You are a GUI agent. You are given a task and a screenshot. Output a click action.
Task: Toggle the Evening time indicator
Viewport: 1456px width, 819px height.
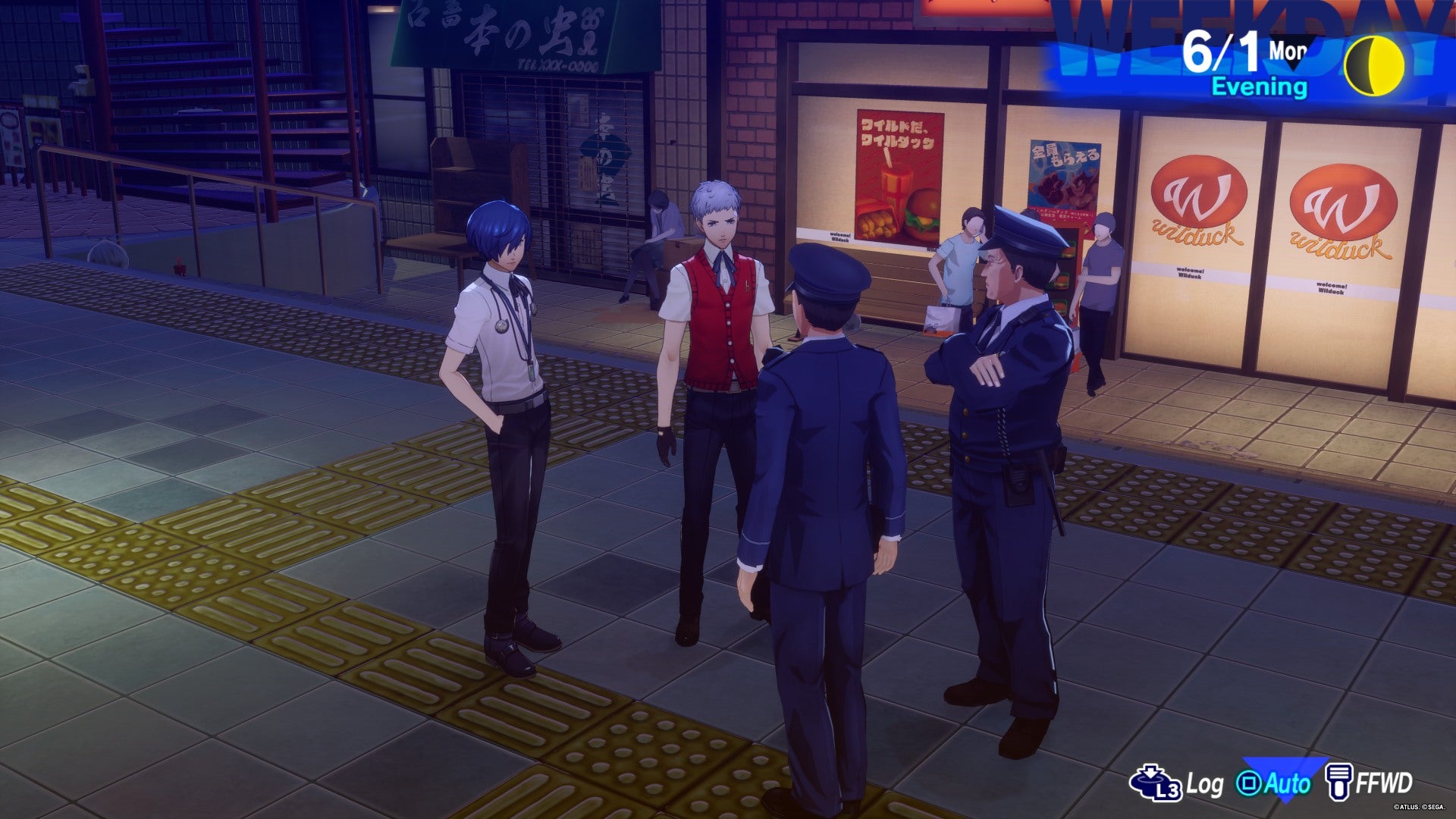1263,86
